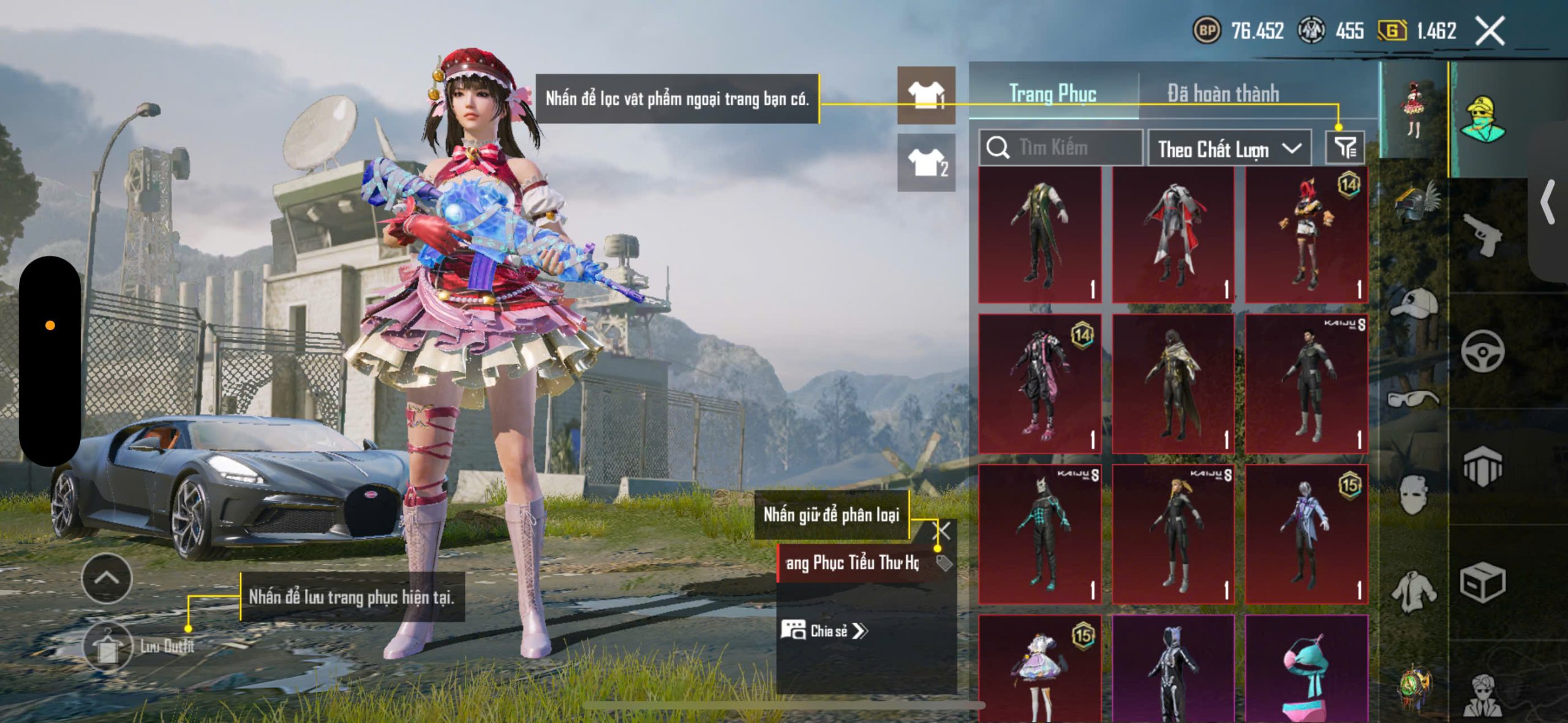1568x723 pixels.
Task: Close the outfit info popup
Action: coord(942,530)
